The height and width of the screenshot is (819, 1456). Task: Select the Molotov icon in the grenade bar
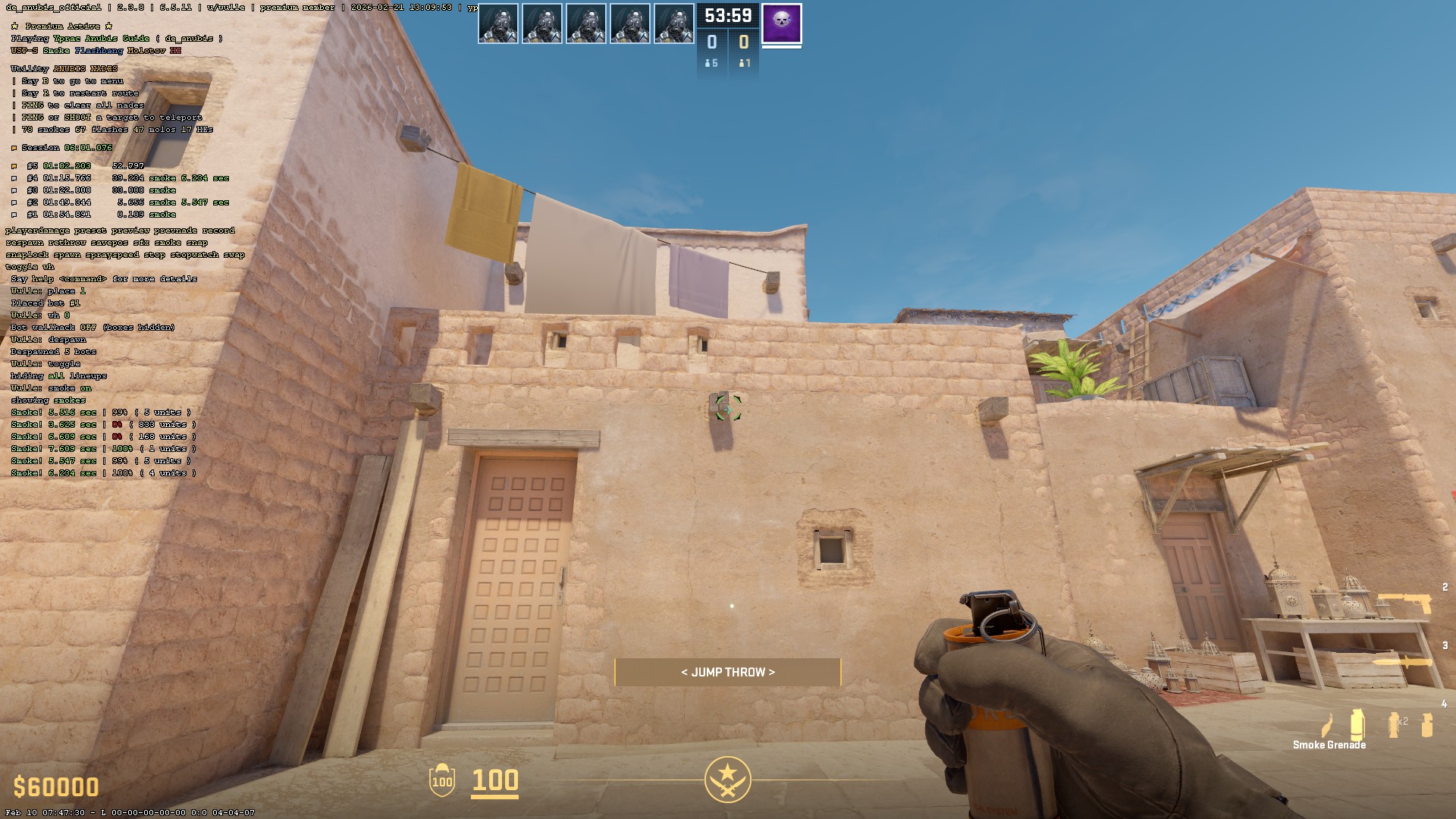click(1327, 724)
